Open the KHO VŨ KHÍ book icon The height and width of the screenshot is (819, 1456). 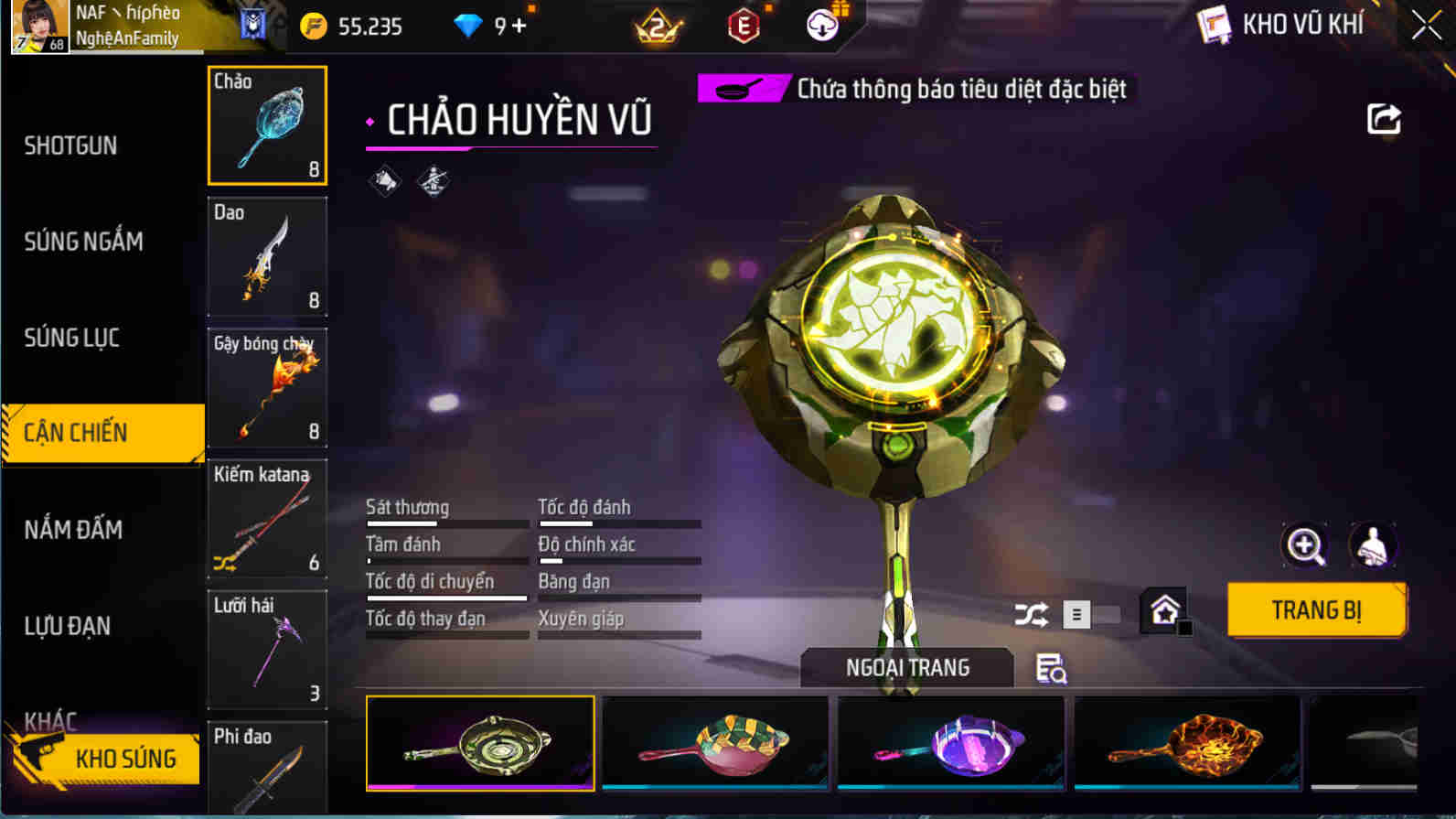coord(1214,25)
